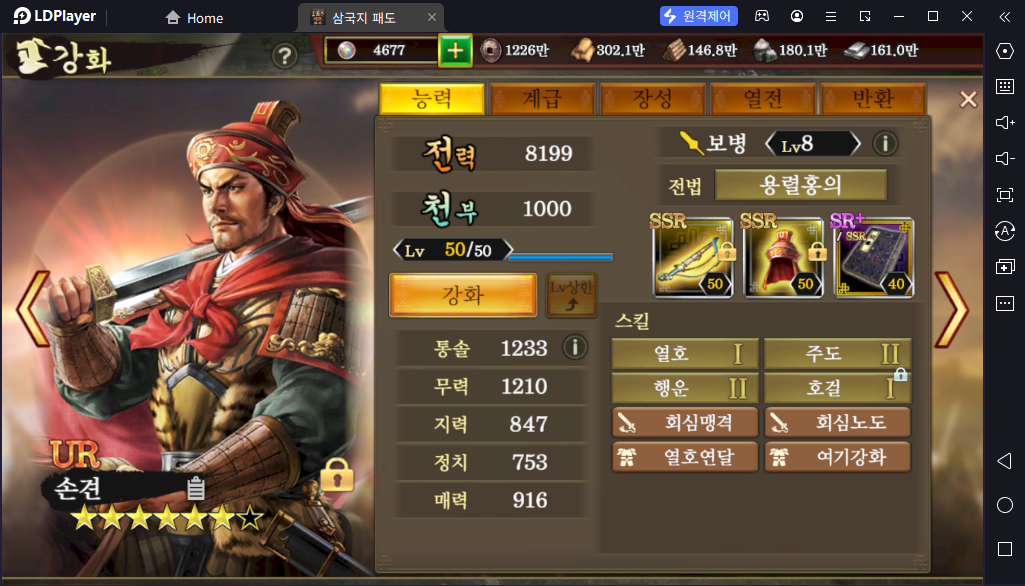Show next general with right arrow
This screenshot has width=1025, height=586.
950,308
